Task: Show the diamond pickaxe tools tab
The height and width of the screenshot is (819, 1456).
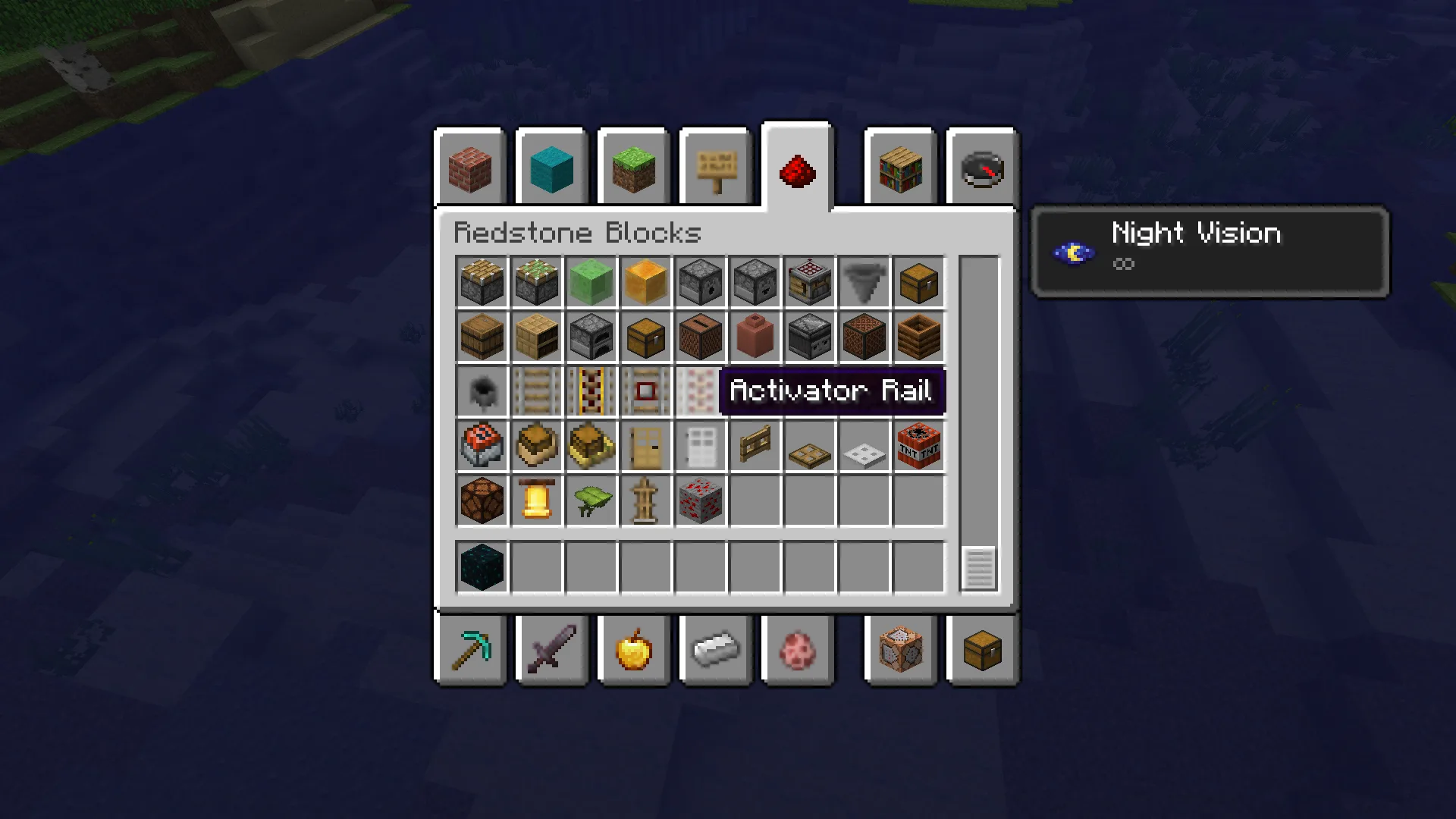Action: 470,650
